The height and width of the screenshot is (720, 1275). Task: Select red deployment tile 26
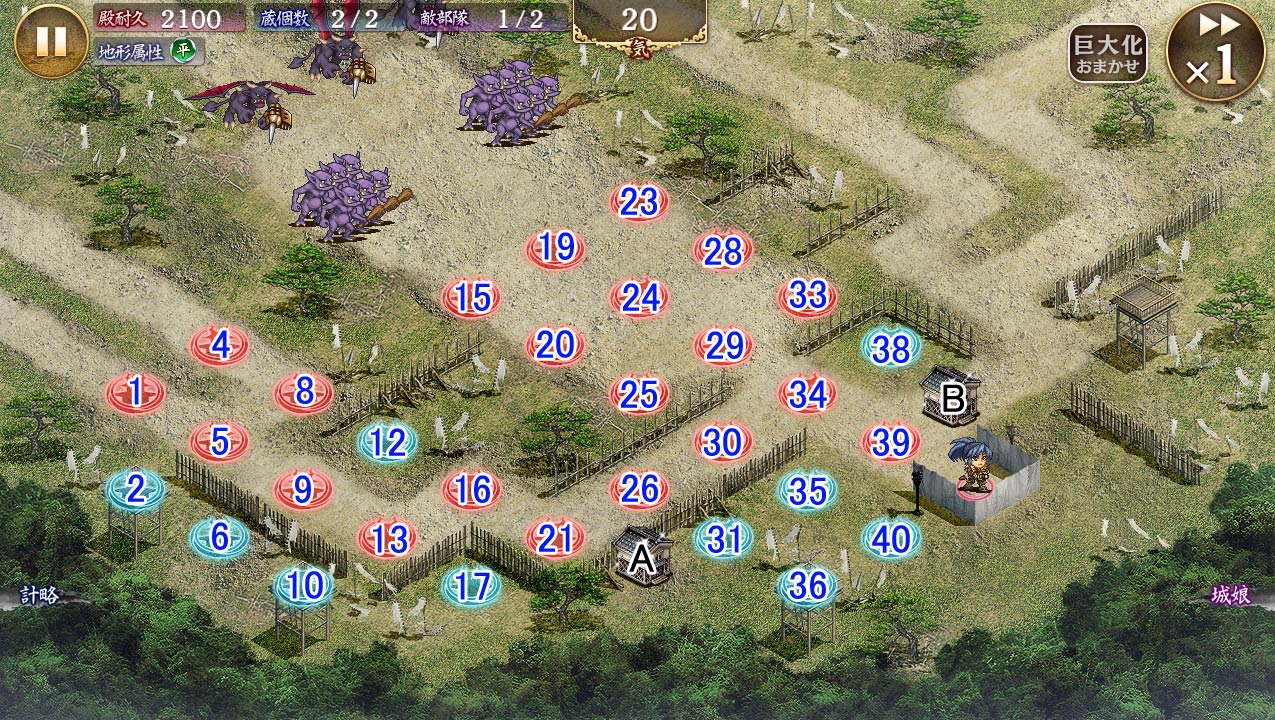(639, 489)
